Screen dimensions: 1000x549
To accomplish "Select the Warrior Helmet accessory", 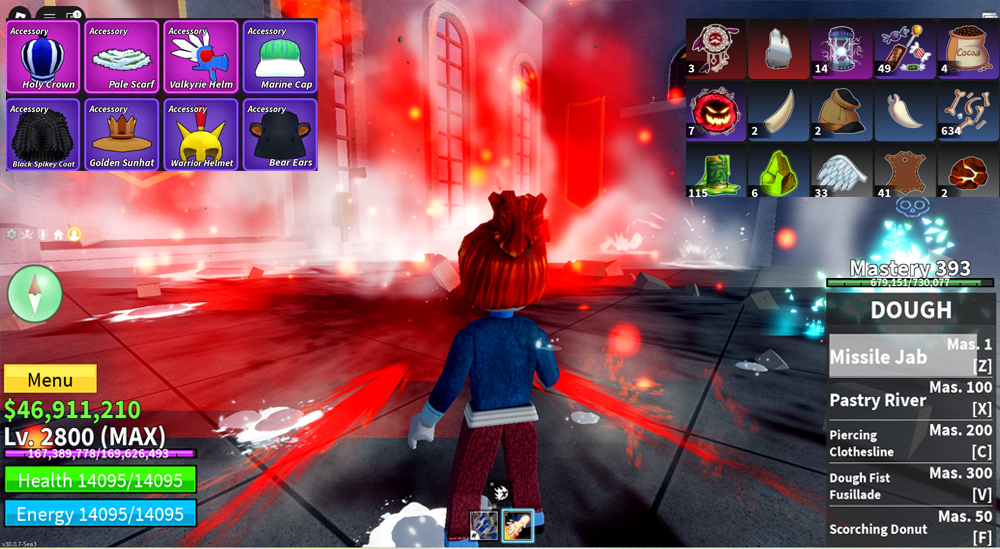I will pos(201,134).
